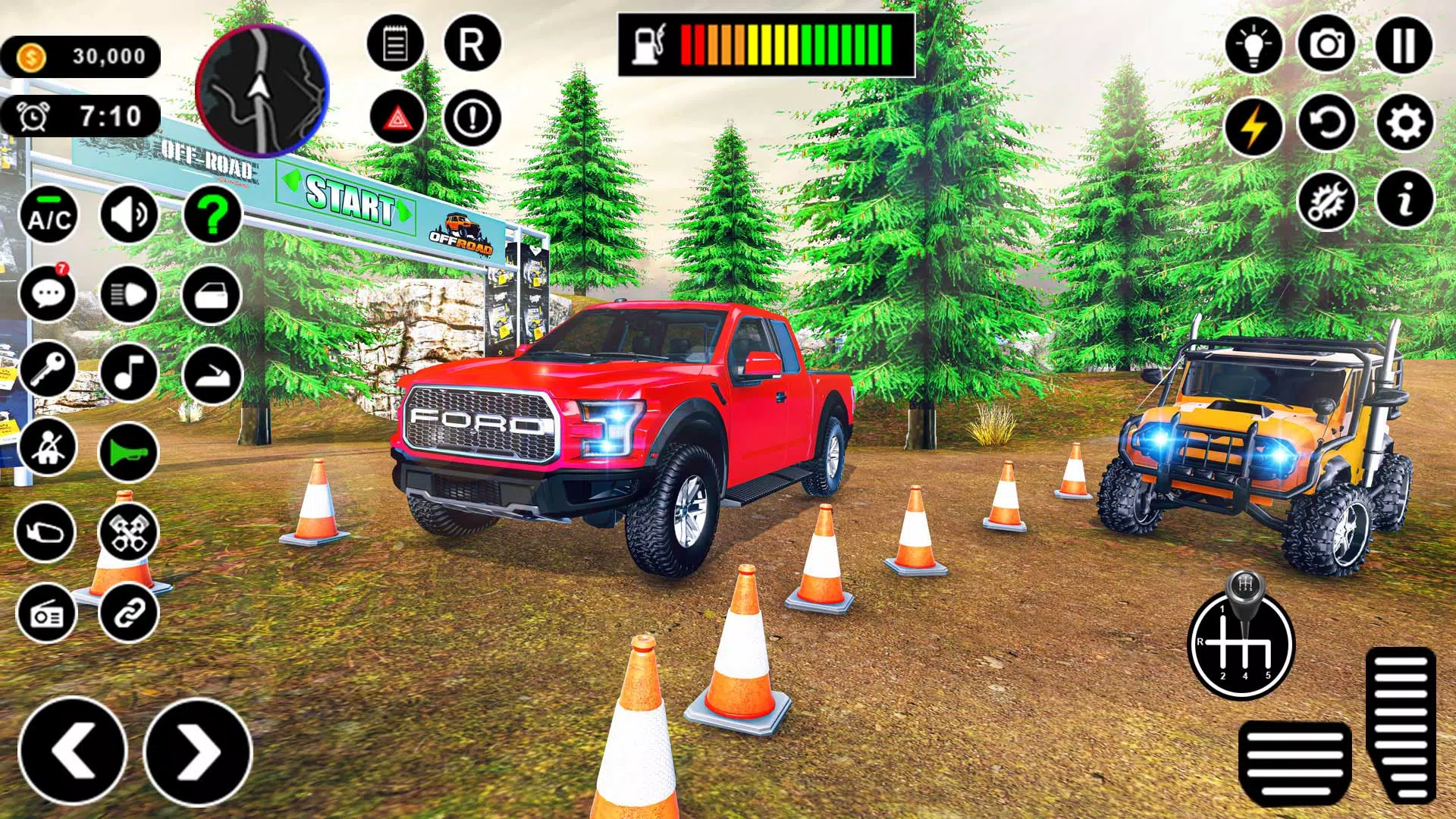Pause the game

click(x=1404, y=45)
